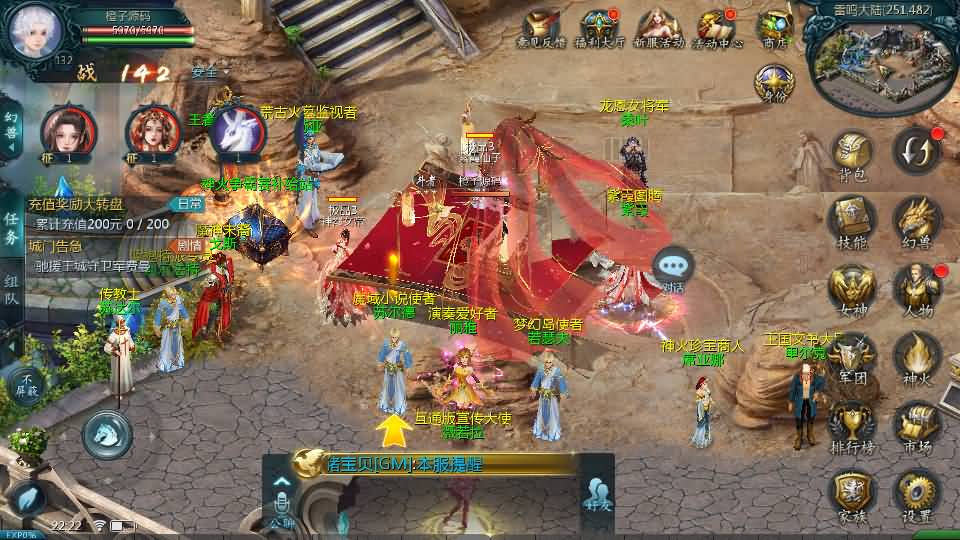Viewport: 960px width, 540px height.
Task: Open the 新服活动 new server events
Action: click(x=658, y=26)
